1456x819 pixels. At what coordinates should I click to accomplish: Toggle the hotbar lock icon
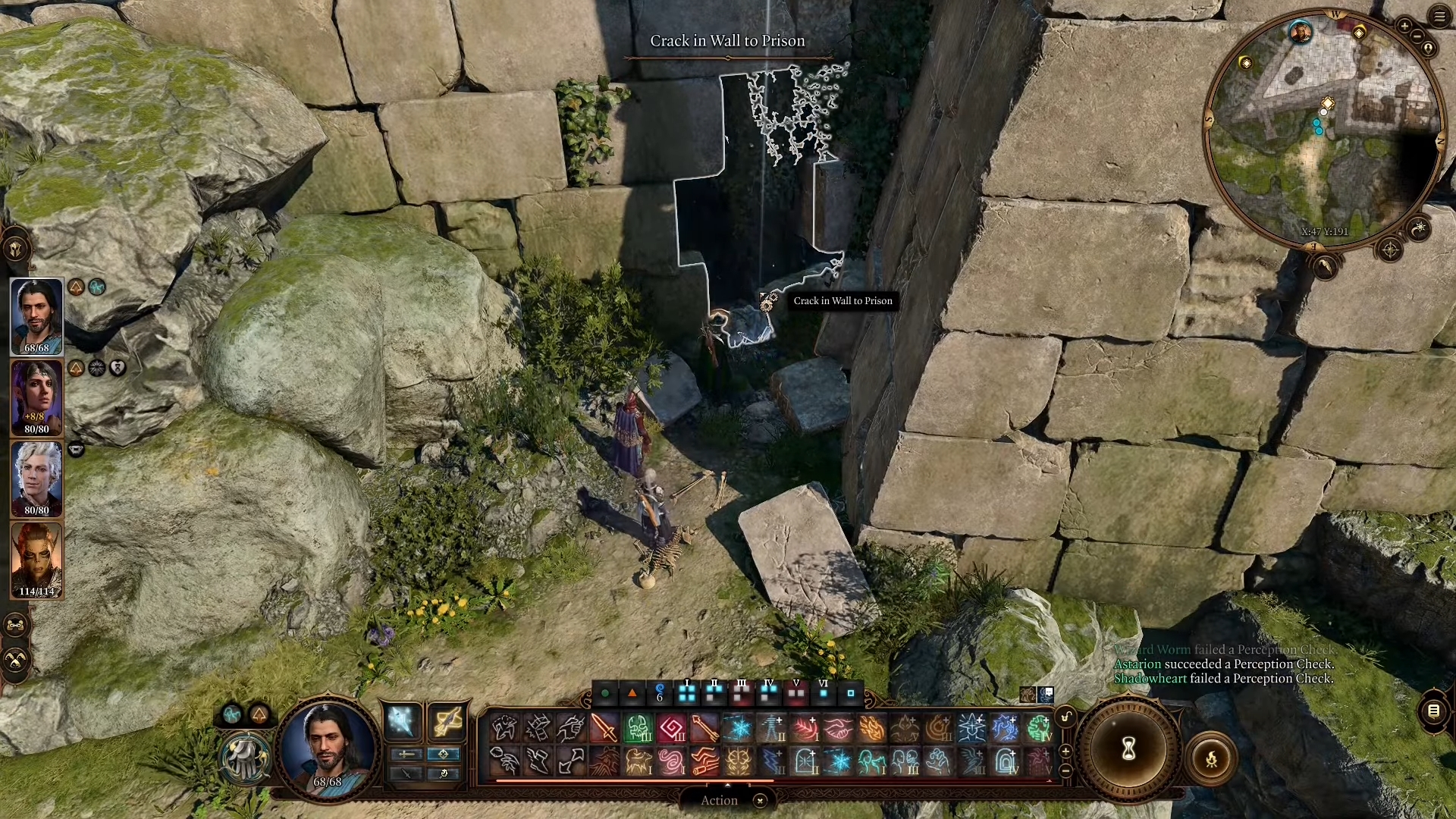click(x=1065, y=717)
